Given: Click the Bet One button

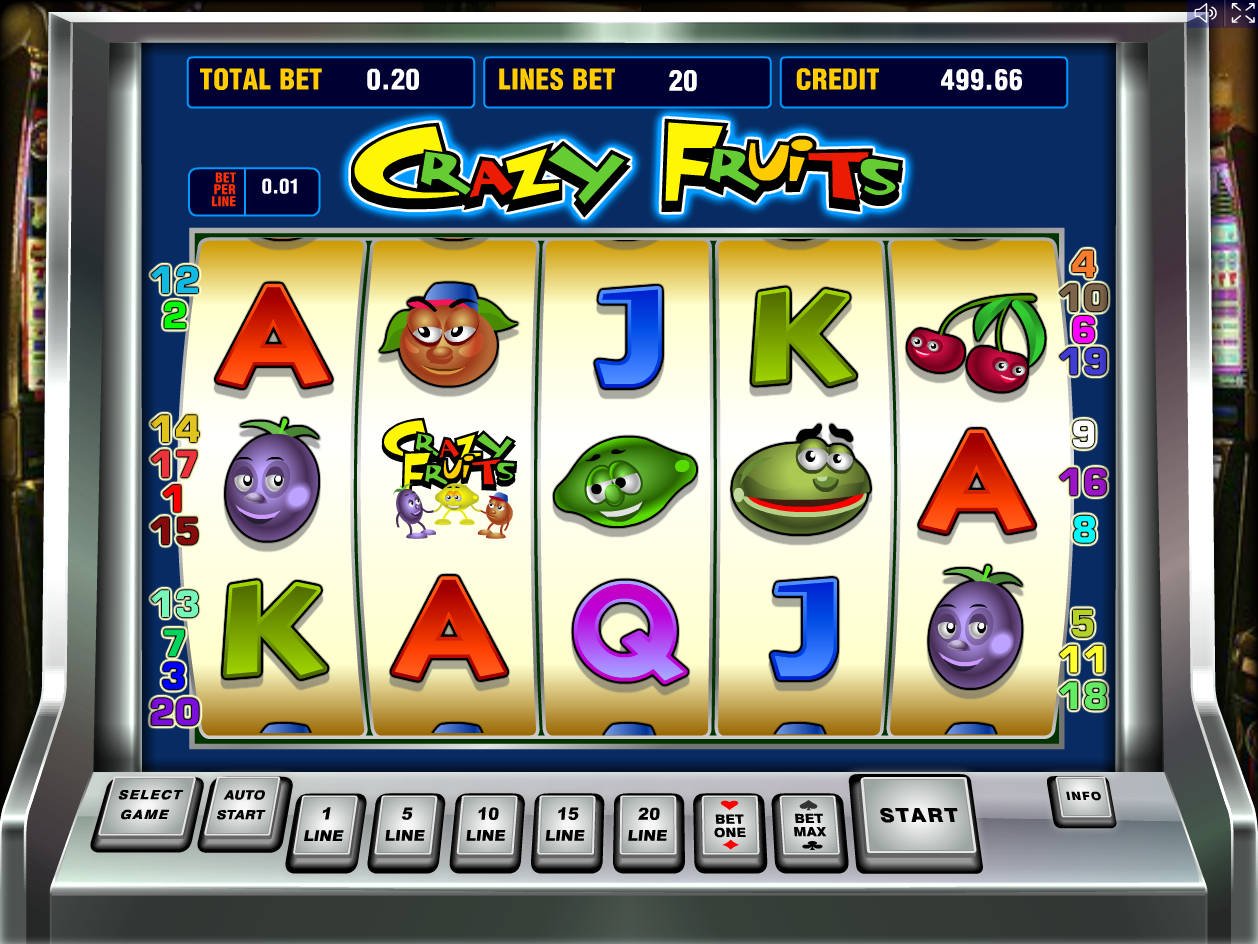Looking at the screenshot, I should [729, 826].
